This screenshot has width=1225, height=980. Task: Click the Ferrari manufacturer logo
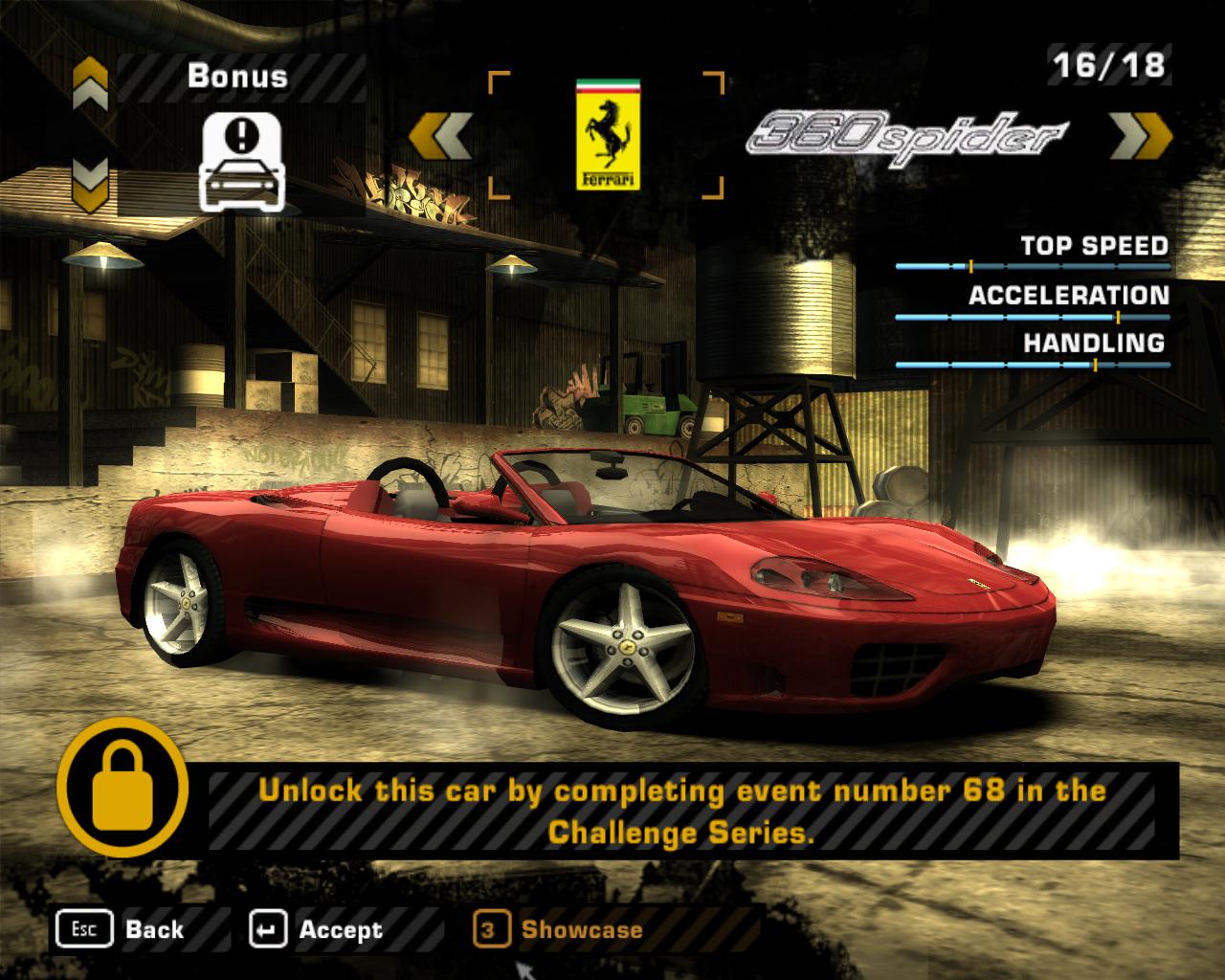607,134
